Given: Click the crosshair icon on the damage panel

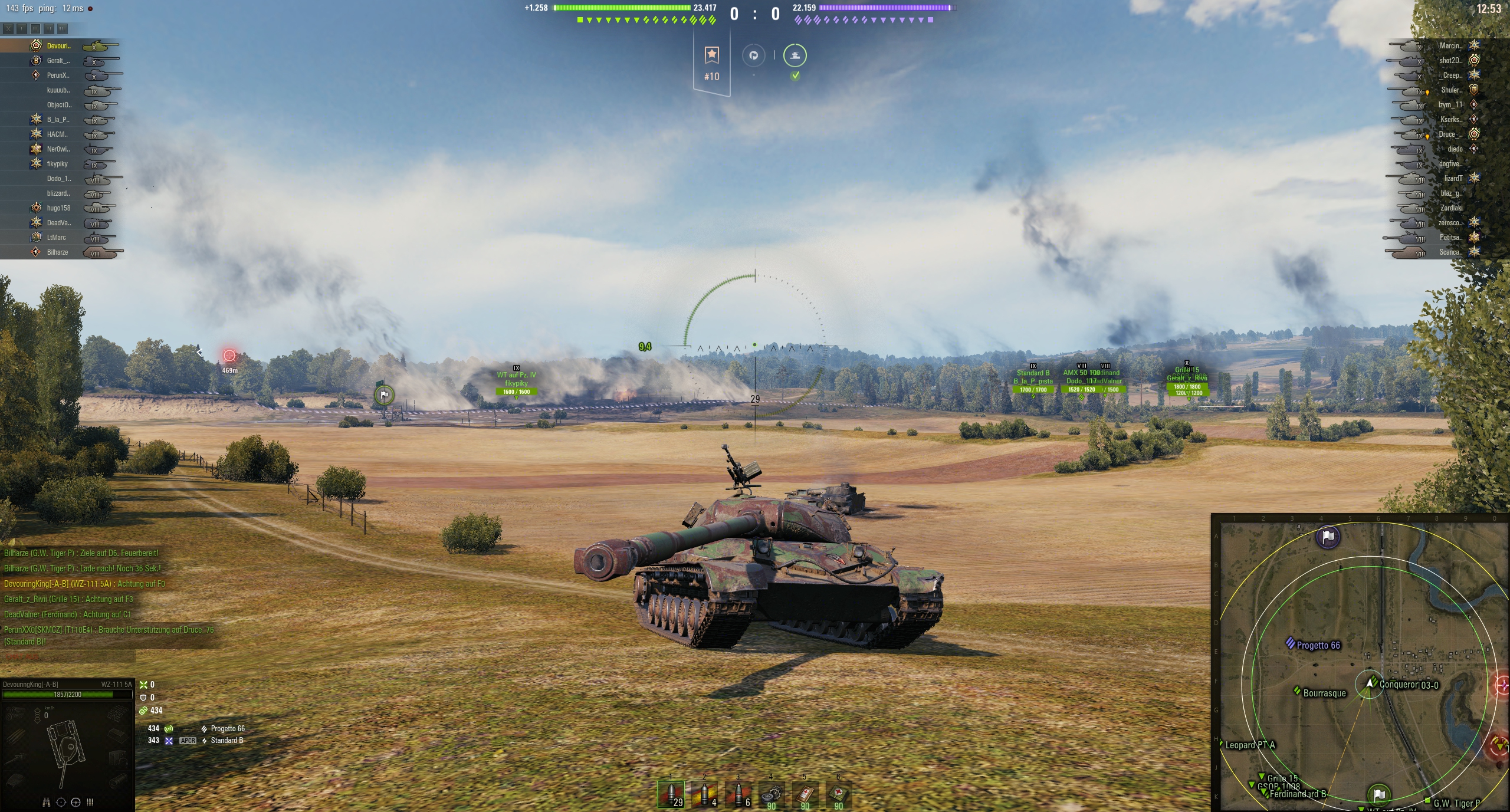Looking at the screenshot, I should click(x=61, y=803).
